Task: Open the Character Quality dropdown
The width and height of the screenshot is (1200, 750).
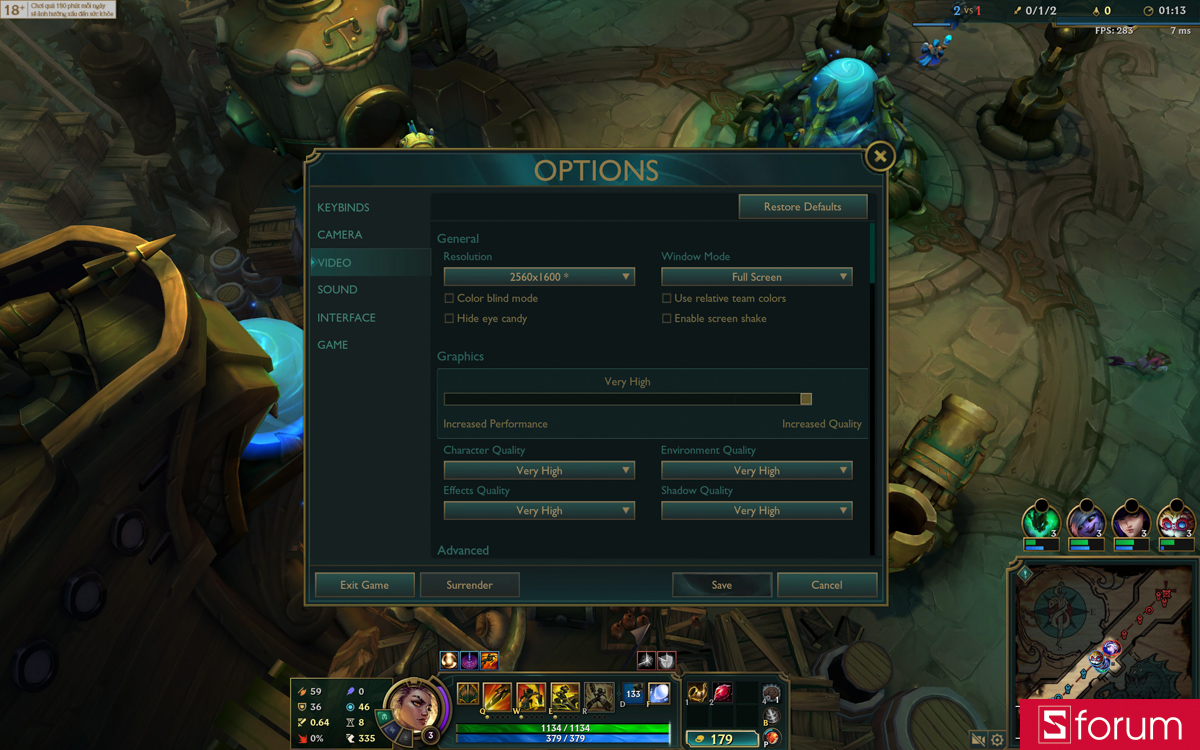Action: (539, 471)
